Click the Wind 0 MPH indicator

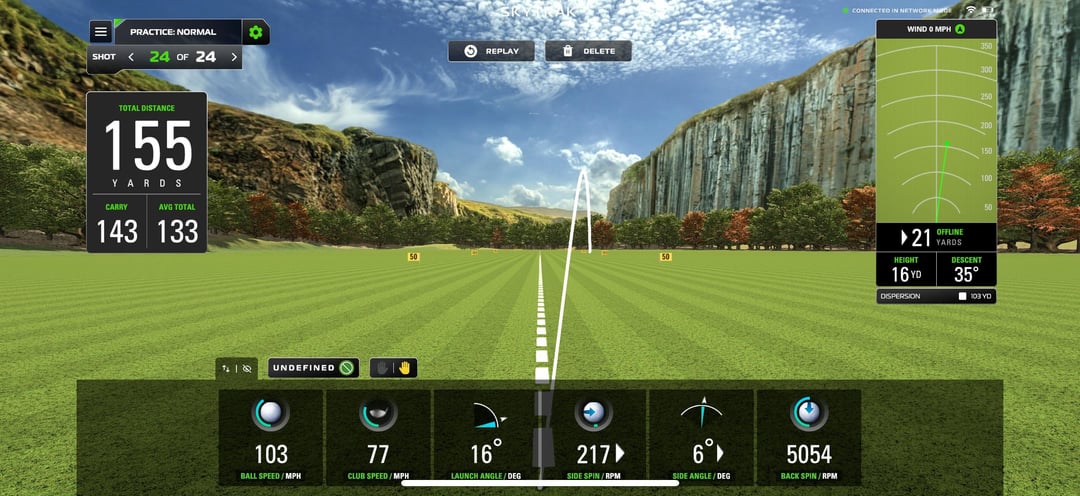click(936, 29)
